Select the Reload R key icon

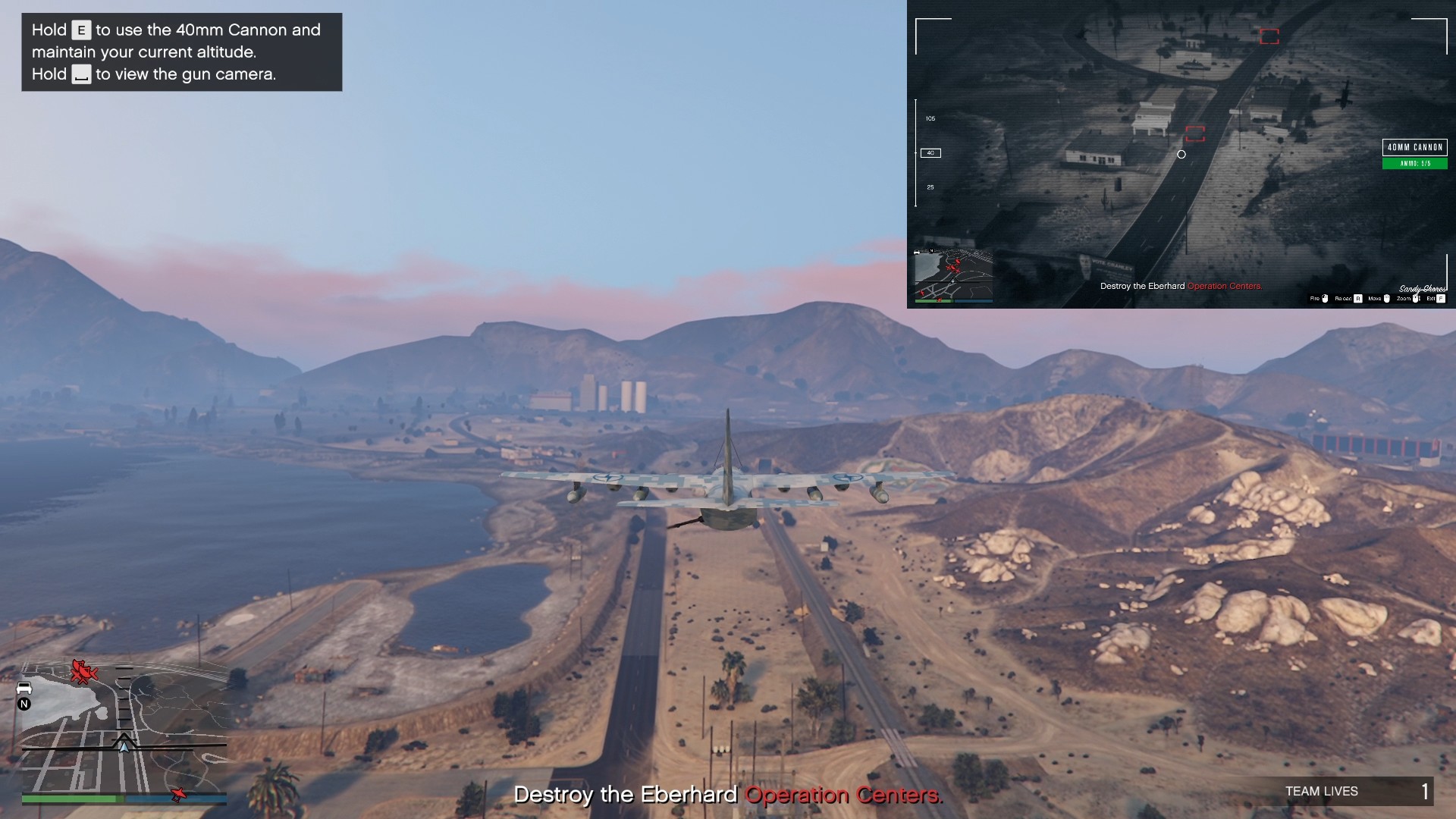(x=1358, y=299)
